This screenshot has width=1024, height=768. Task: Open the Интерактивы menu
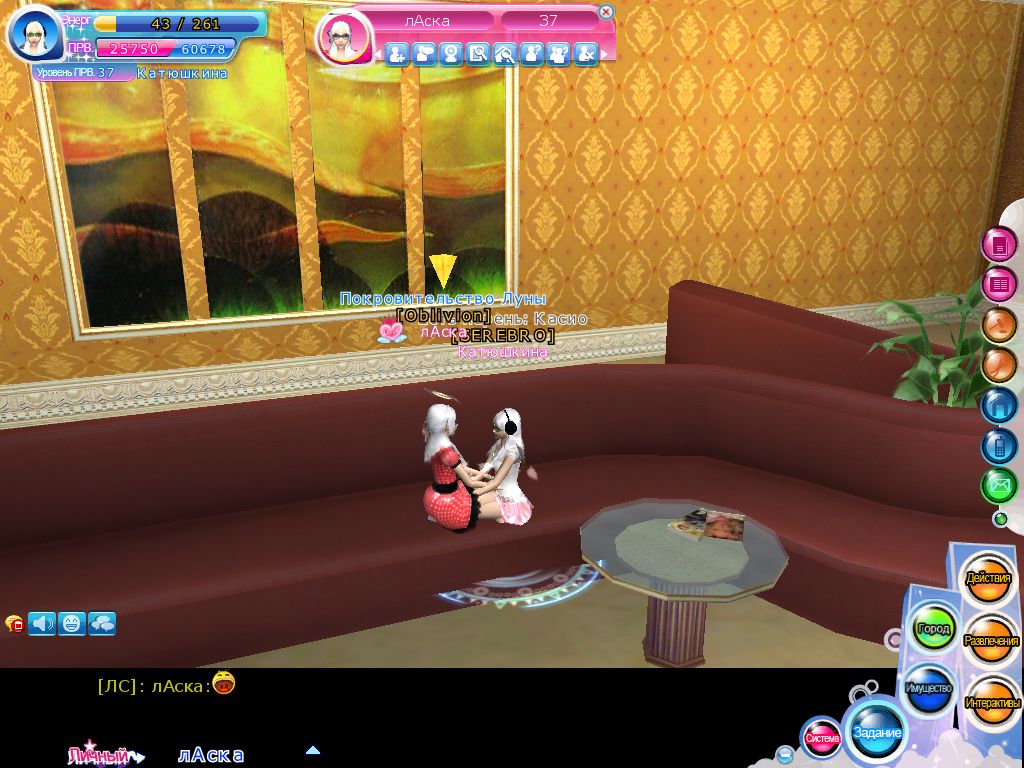991,702
